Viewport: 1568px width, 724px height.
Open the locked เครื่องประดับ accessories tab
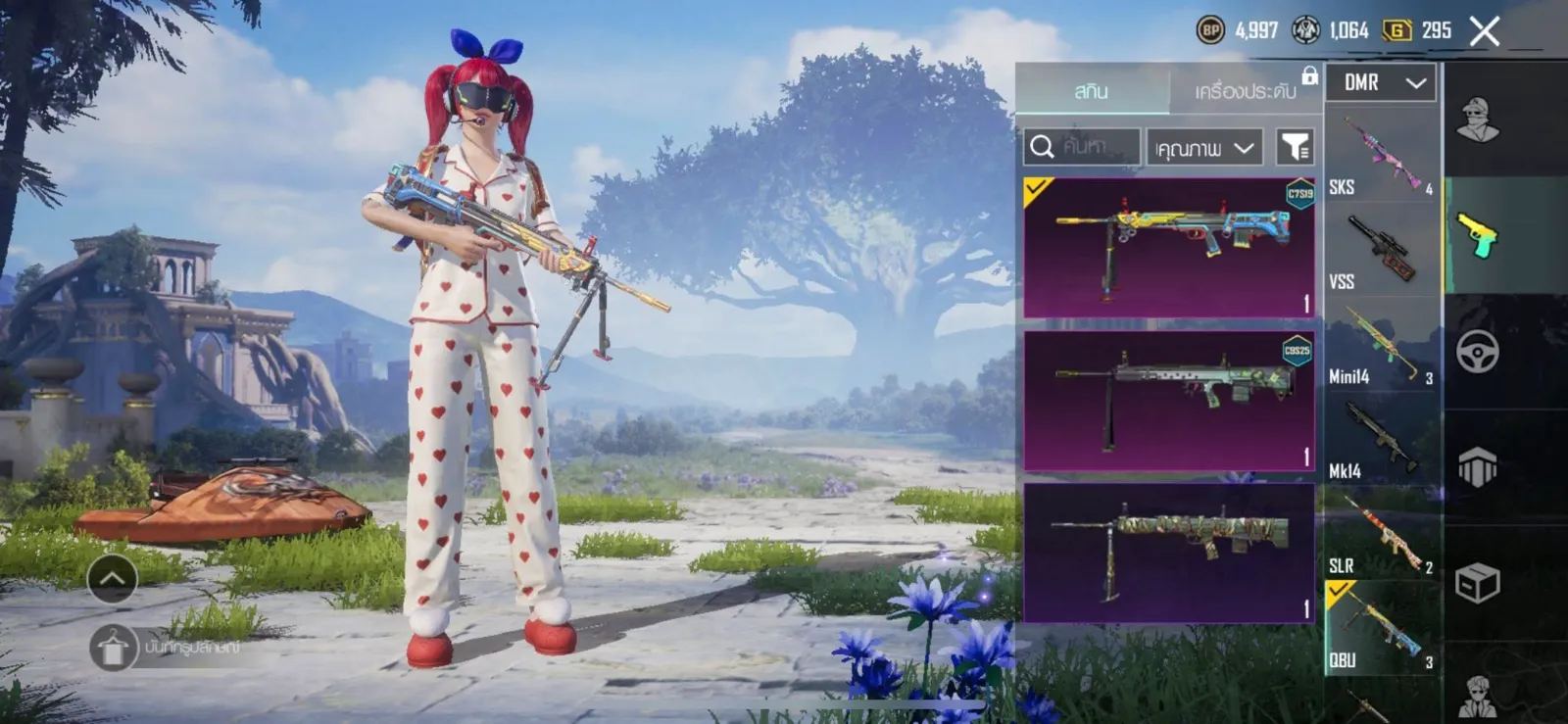[x=1245, y=91]
